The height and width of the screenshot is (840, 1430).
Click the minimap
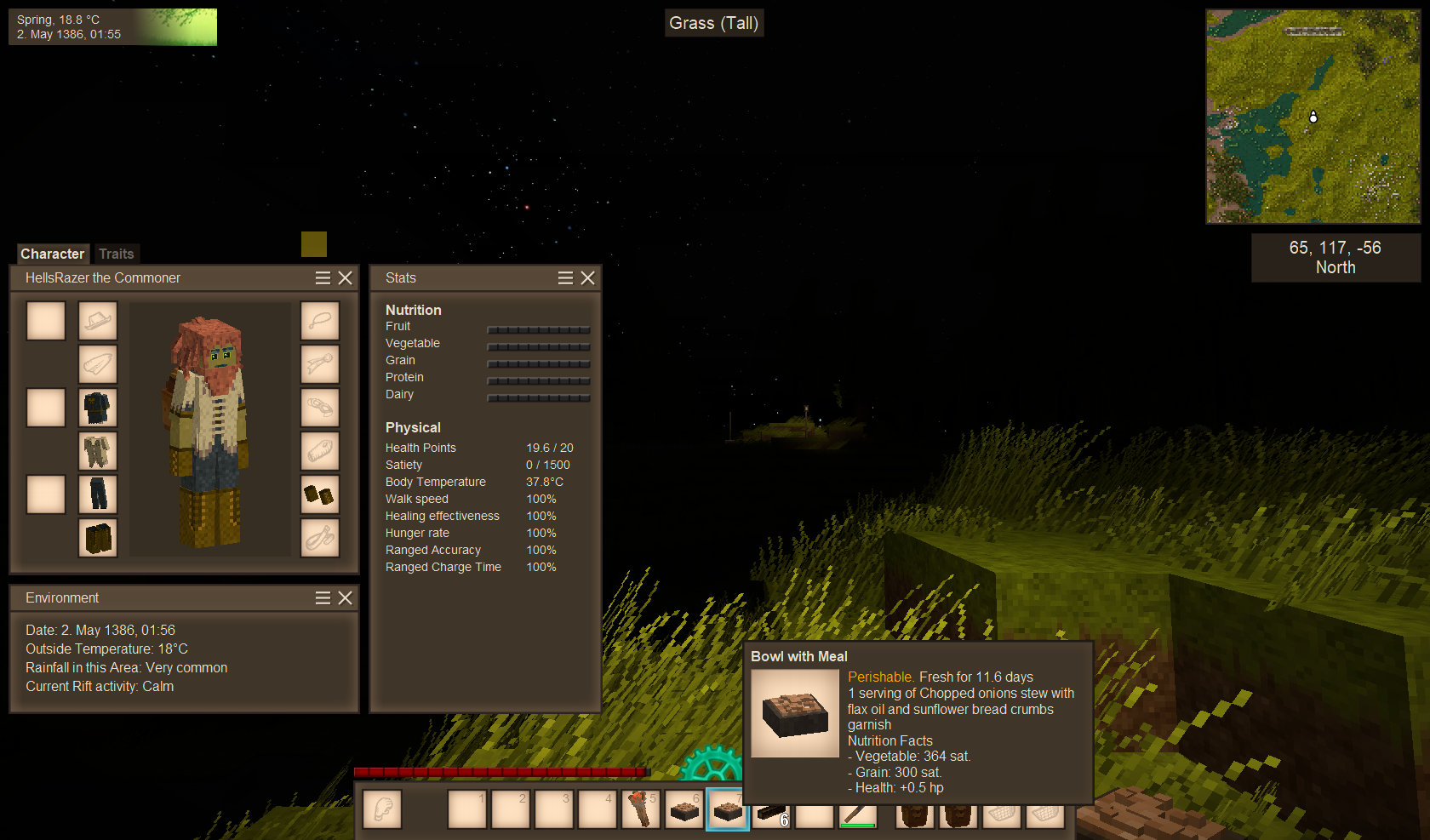(1313, 117)
